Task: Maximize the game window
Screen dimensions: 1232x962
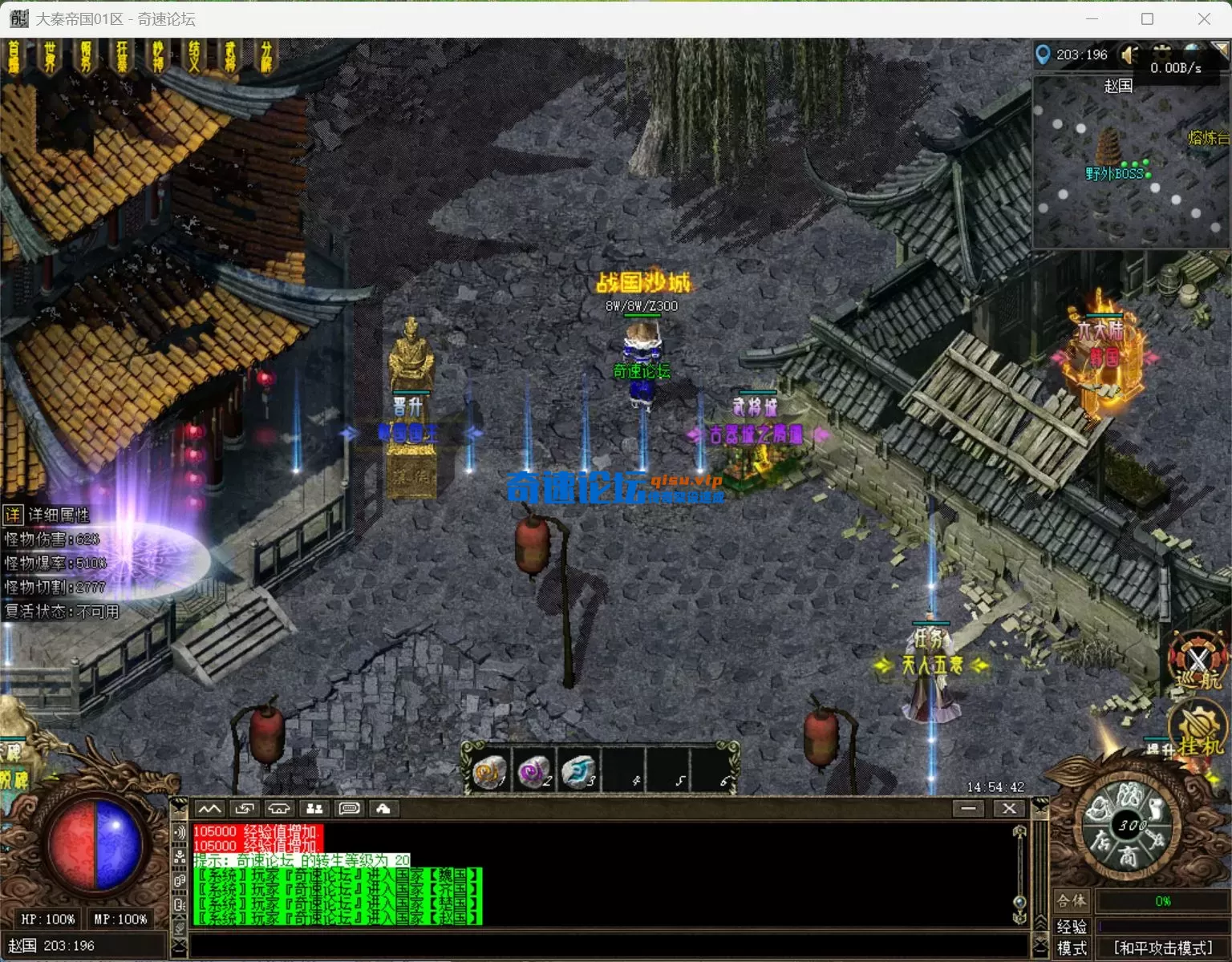Action: (x=1147, y=18)
